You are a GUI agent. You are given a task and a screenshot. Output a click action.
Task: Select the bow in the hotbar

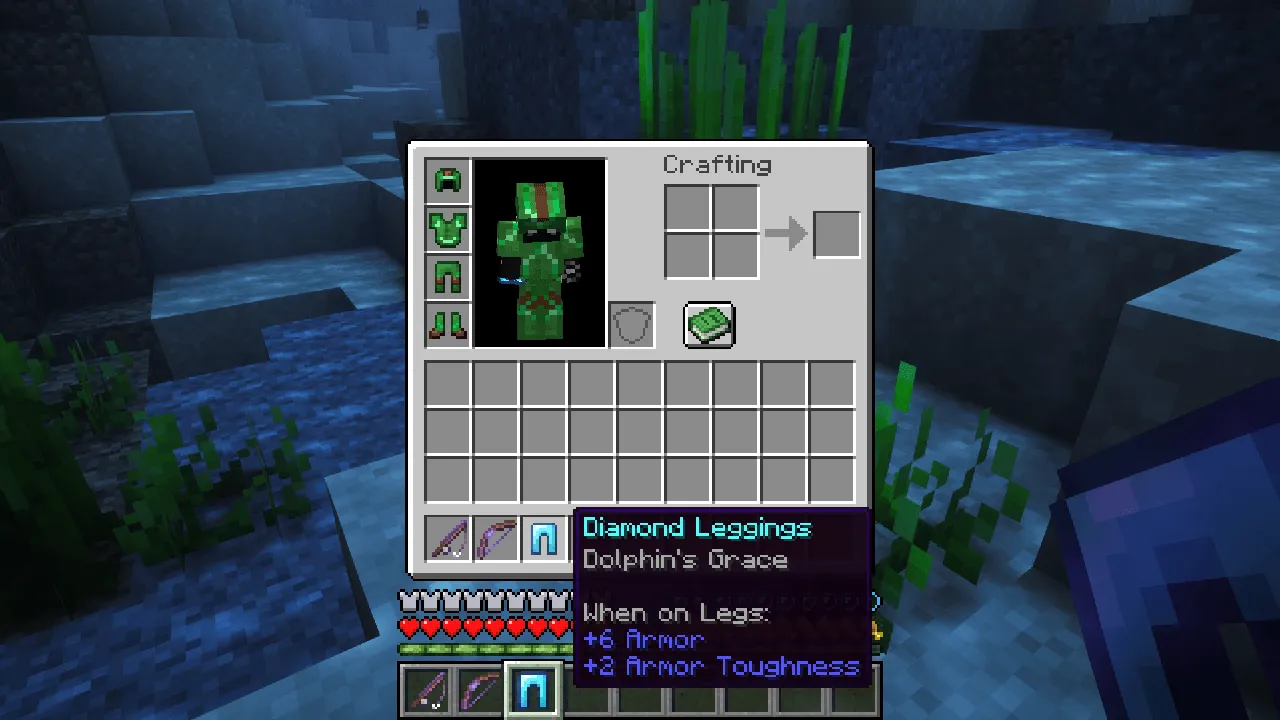(x=477, y=688)
